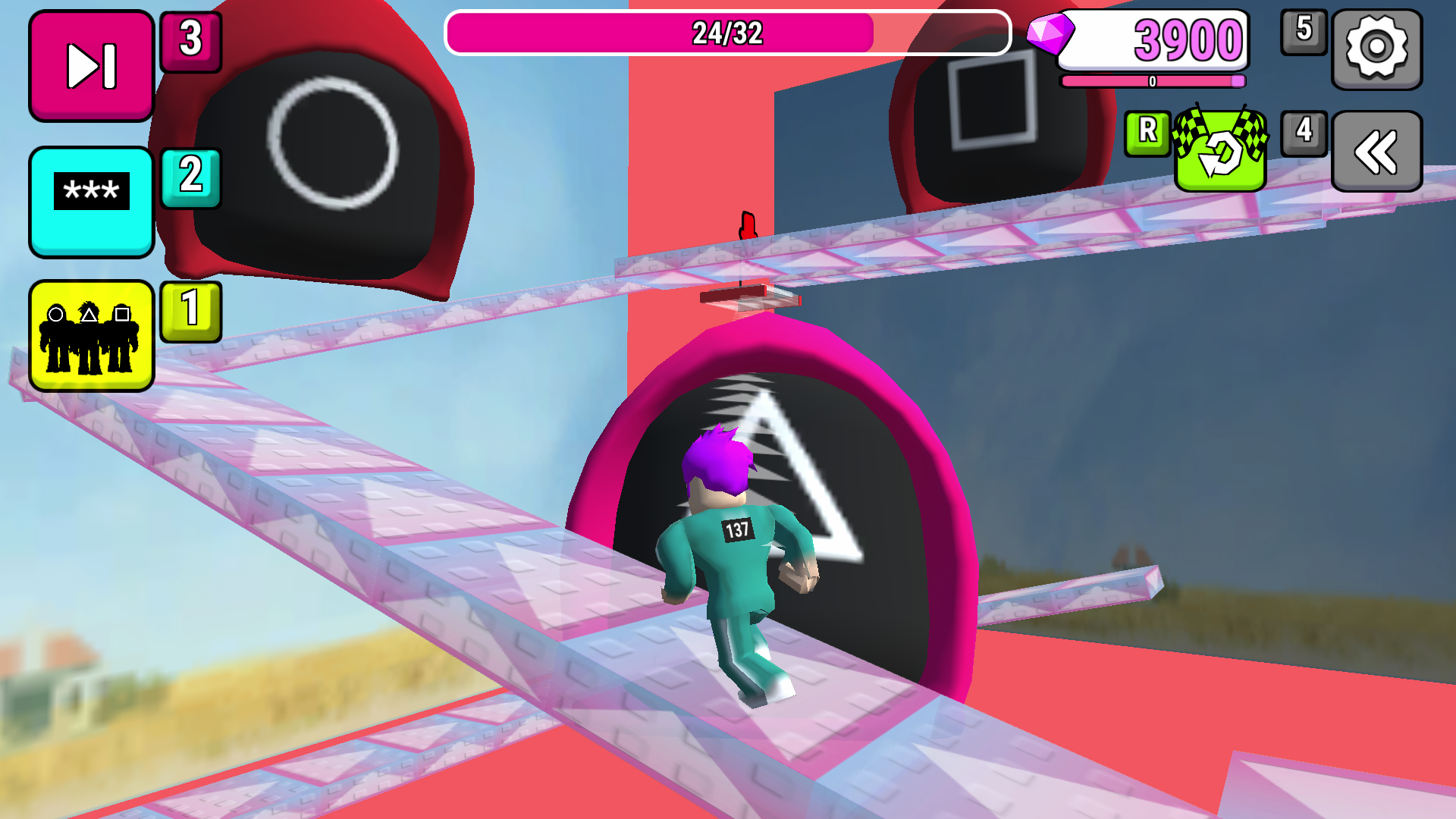Open the settings gear
Screen dimensions: 1456x819
(x=1376, y=49)
